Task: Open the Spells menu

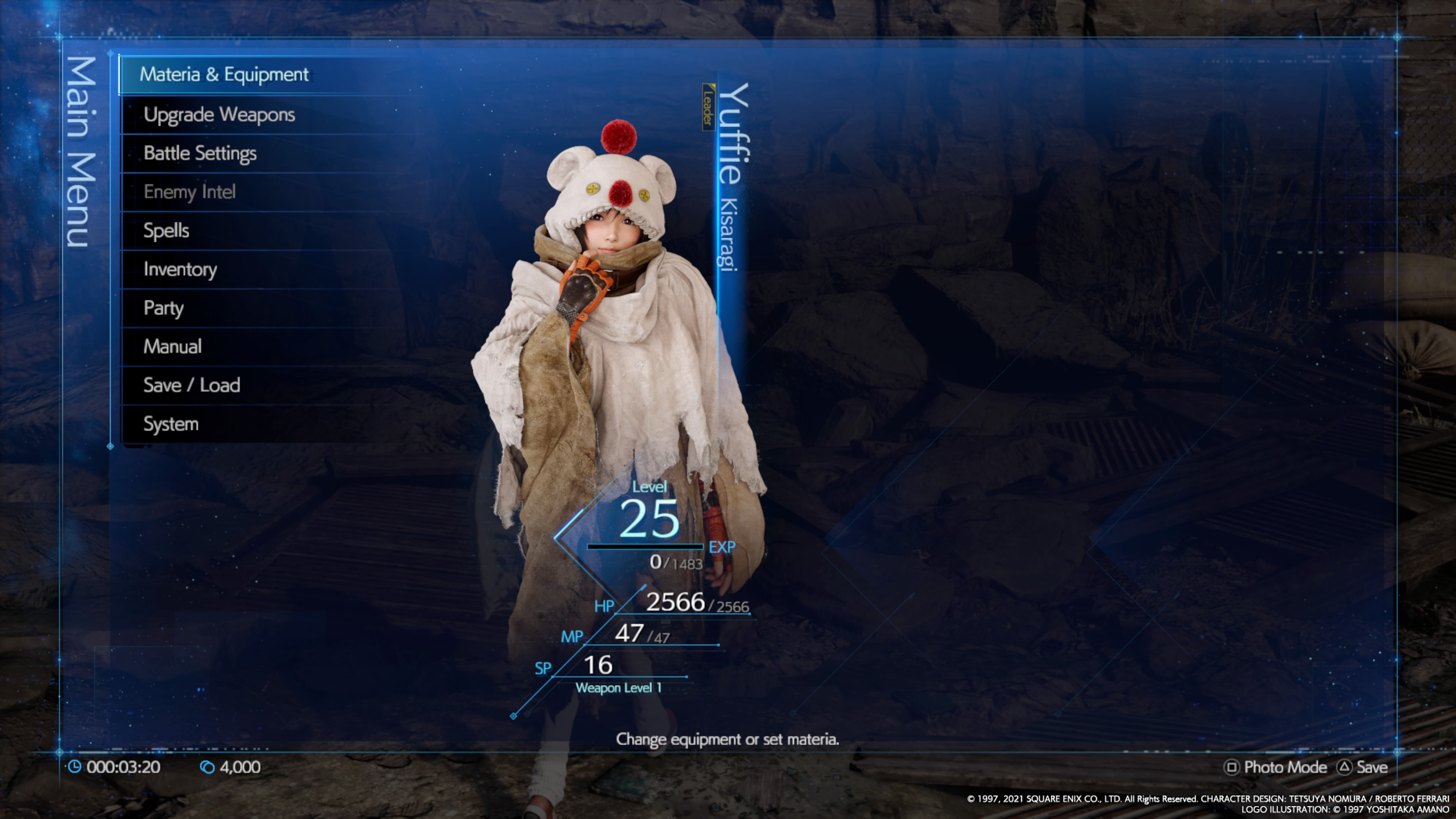Action: point(166,231)
